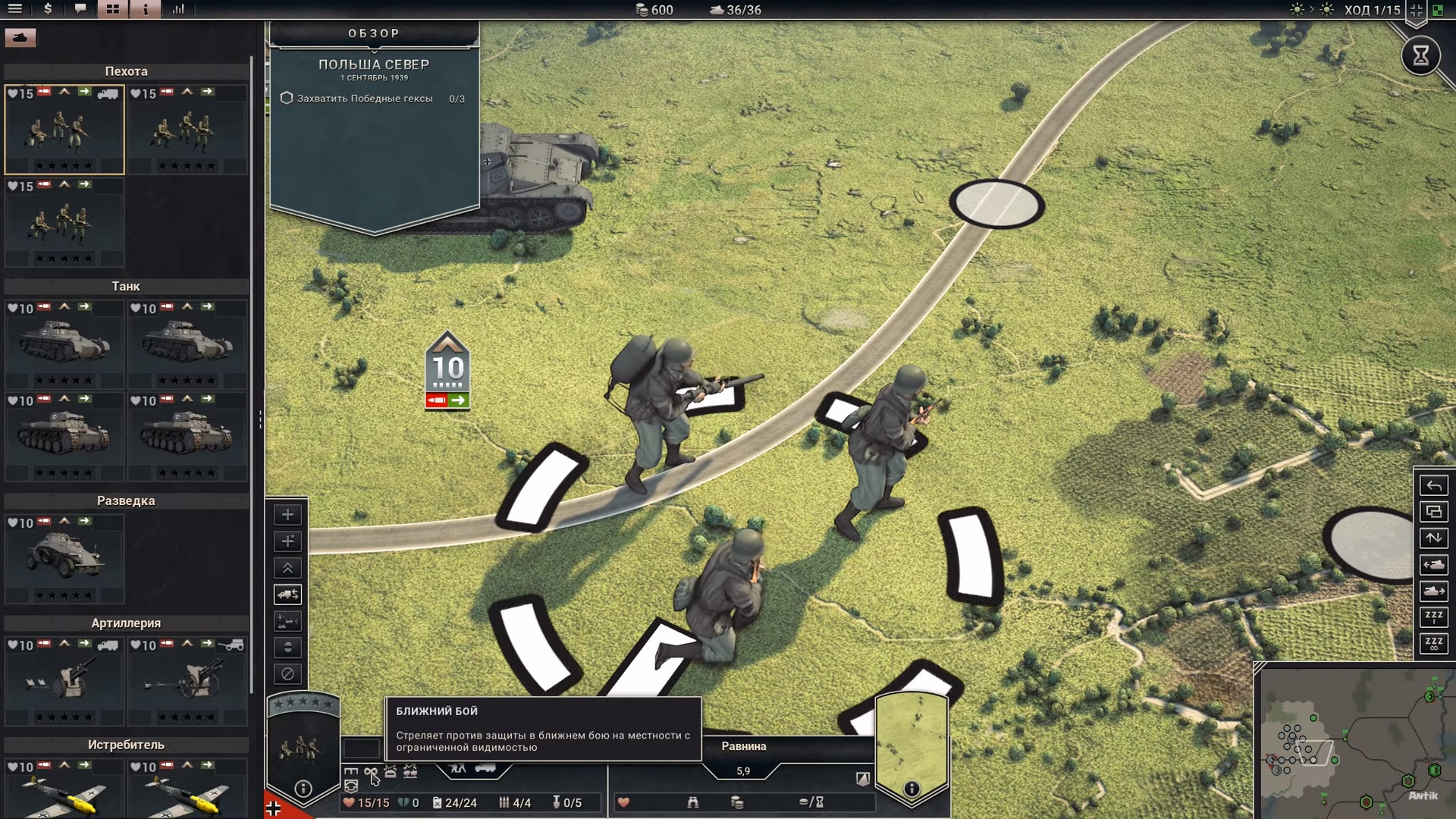Open the main hamburger menu
The height and width of the screenshot is (819, 1456).
coord(14,9)
